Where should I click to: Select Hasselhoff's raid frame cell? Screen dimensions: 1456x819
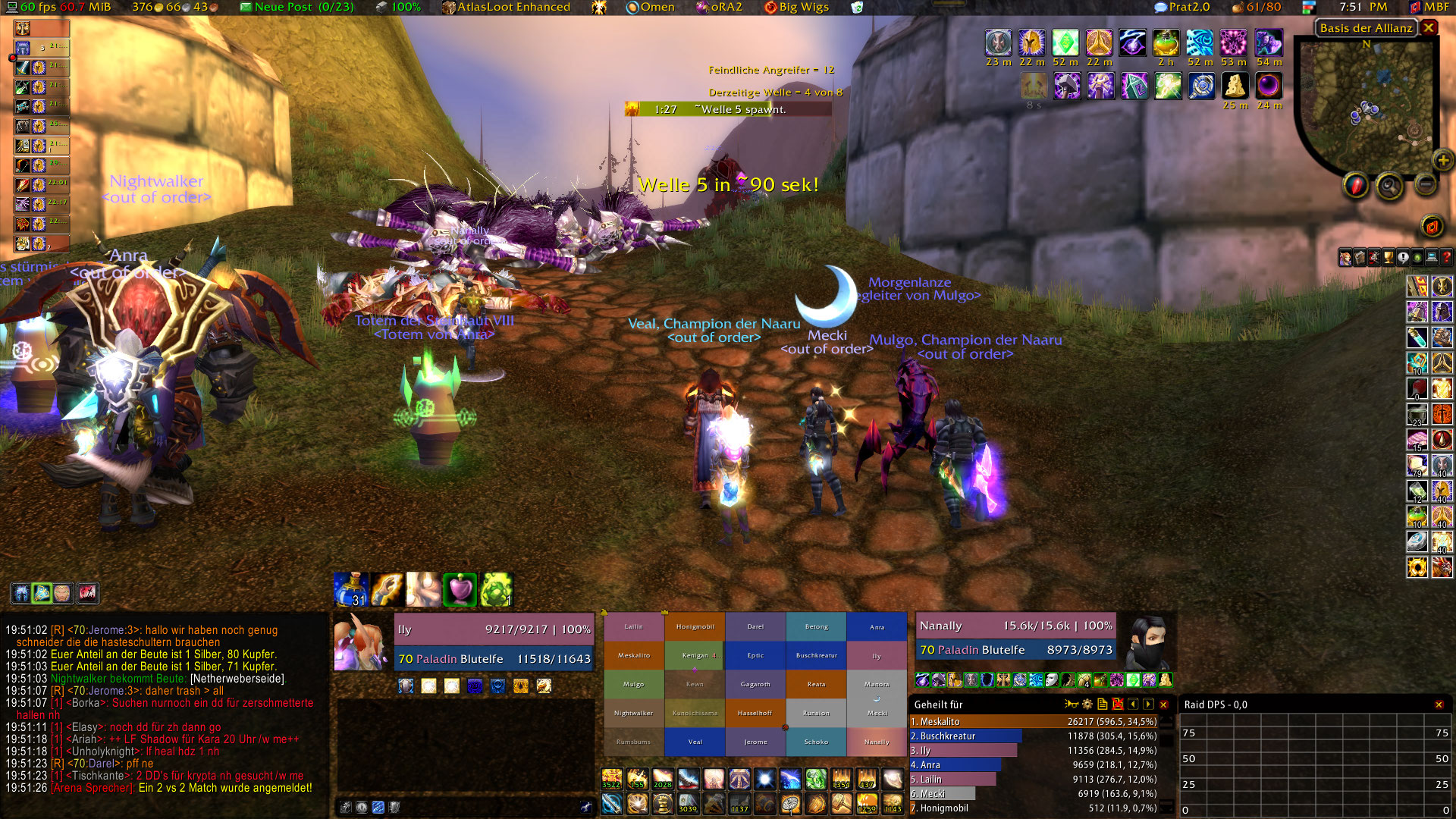[755, 713]
